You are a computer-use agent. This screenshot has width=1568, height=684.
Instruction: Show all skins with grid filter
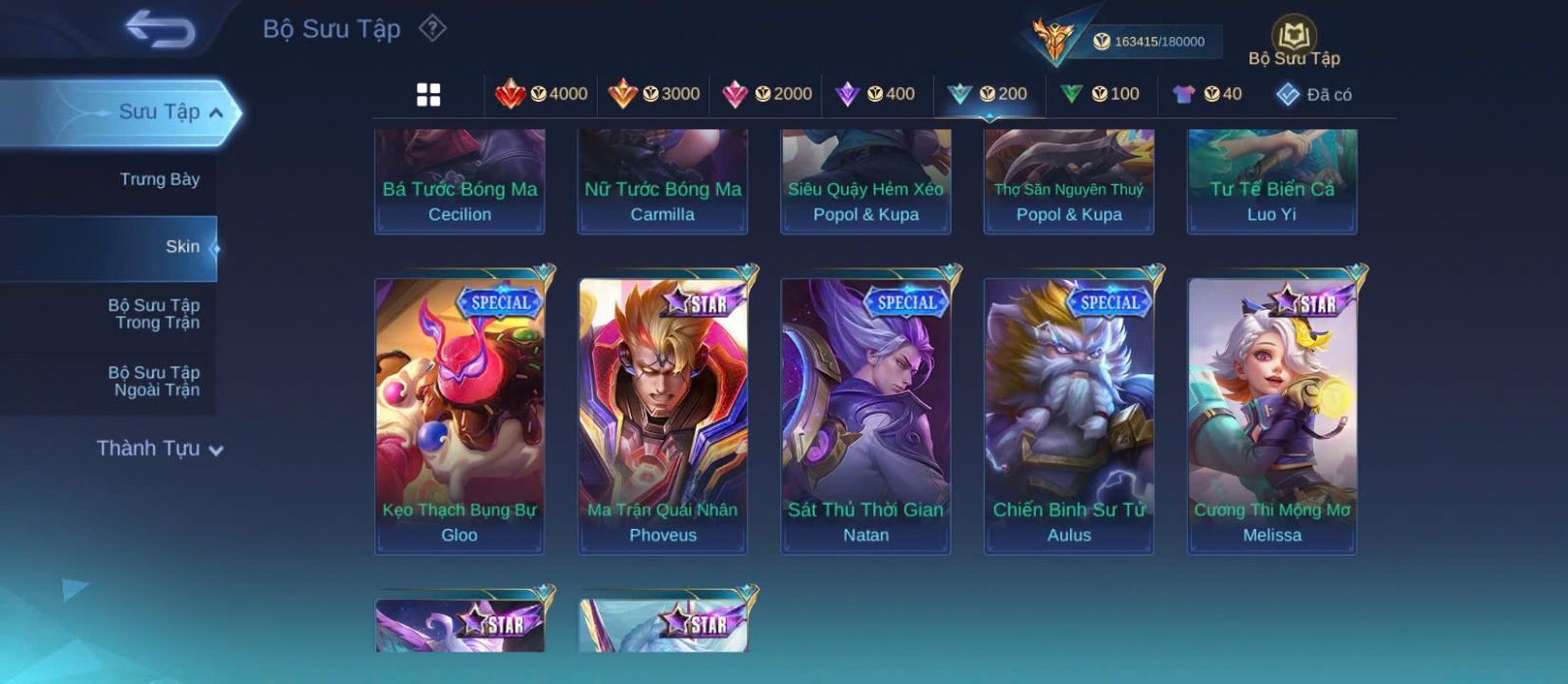click(x=428, y=95)
